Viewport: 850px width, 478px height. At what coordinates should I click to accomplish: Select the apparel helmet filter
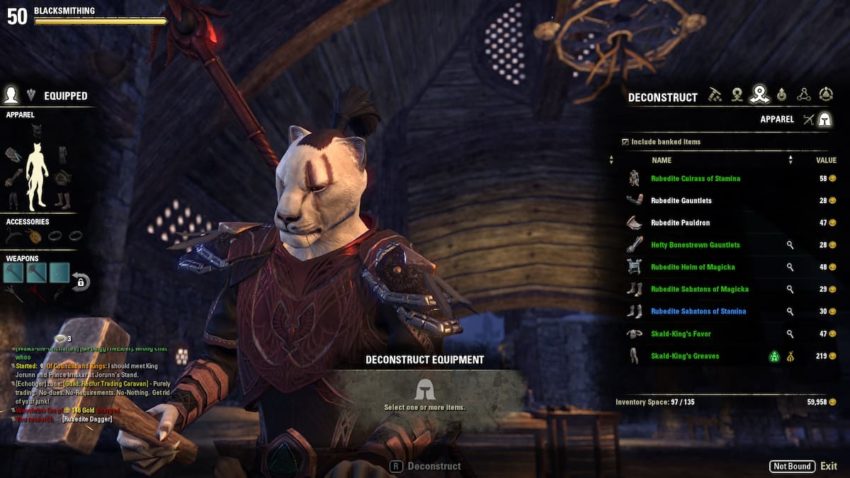tap(825, 120)
